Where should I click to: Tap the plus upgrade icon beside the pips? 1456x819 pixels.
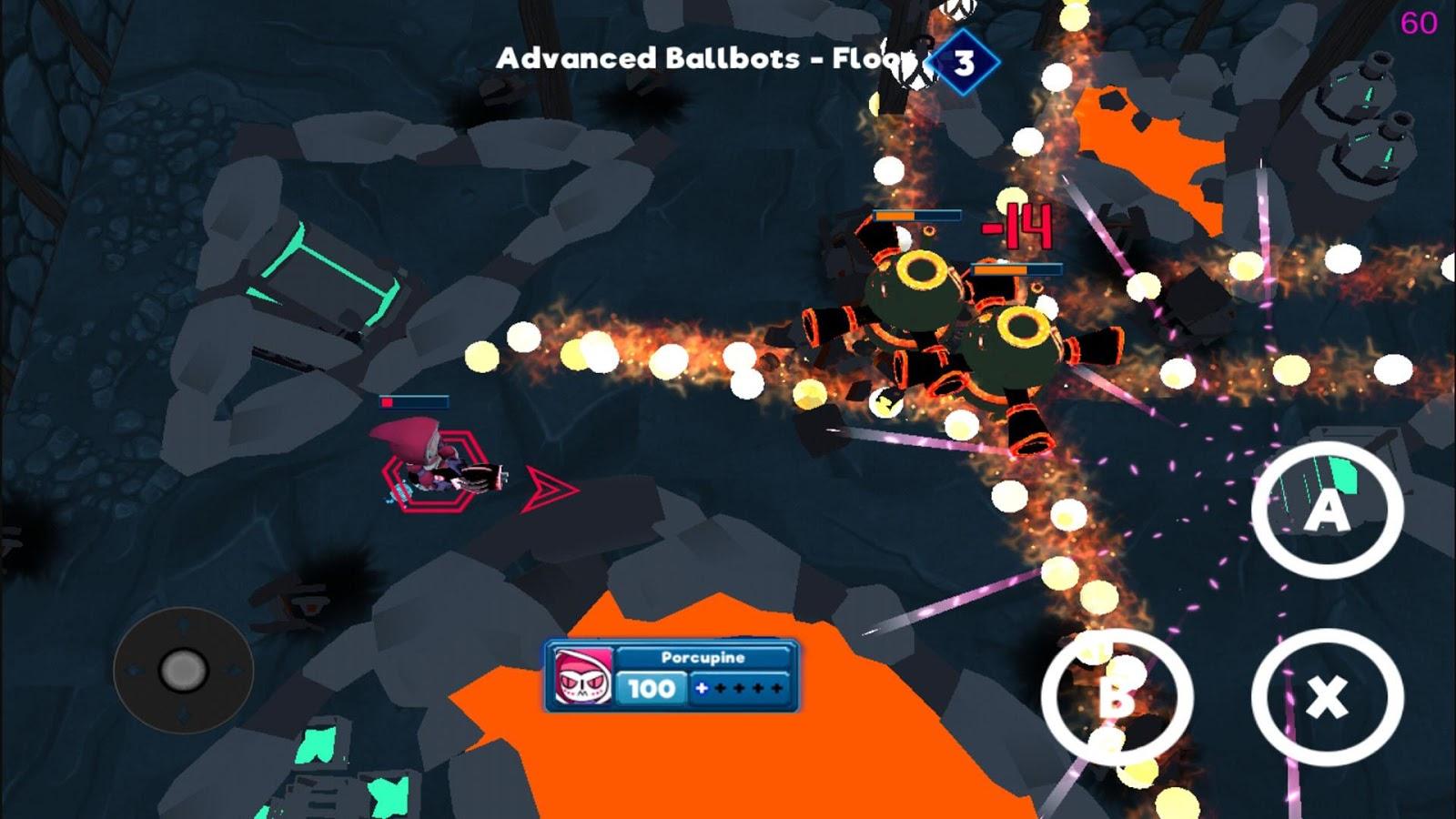[702, 689]
